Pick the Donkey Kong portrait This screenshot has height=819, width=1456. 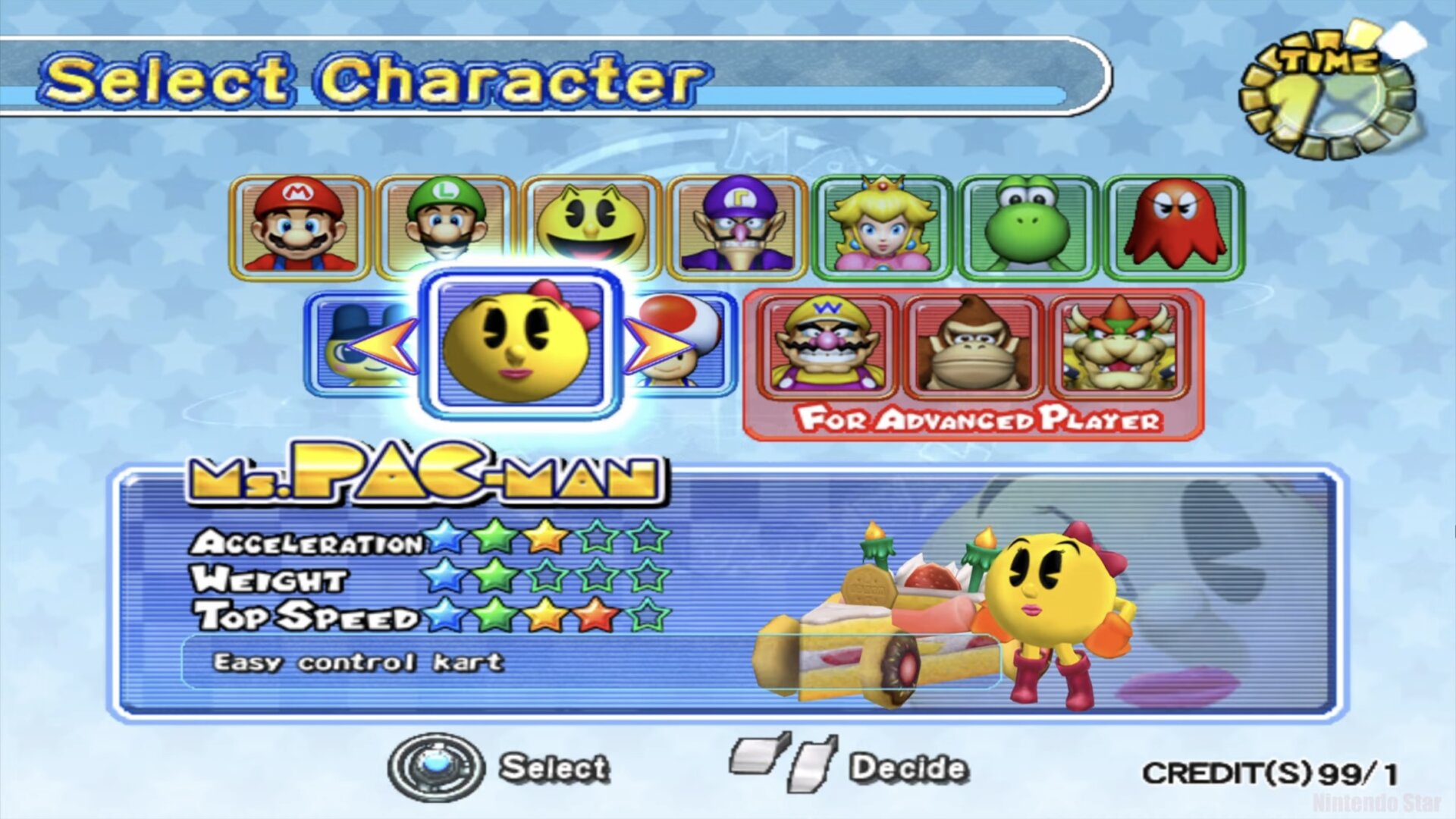point(974,346)
